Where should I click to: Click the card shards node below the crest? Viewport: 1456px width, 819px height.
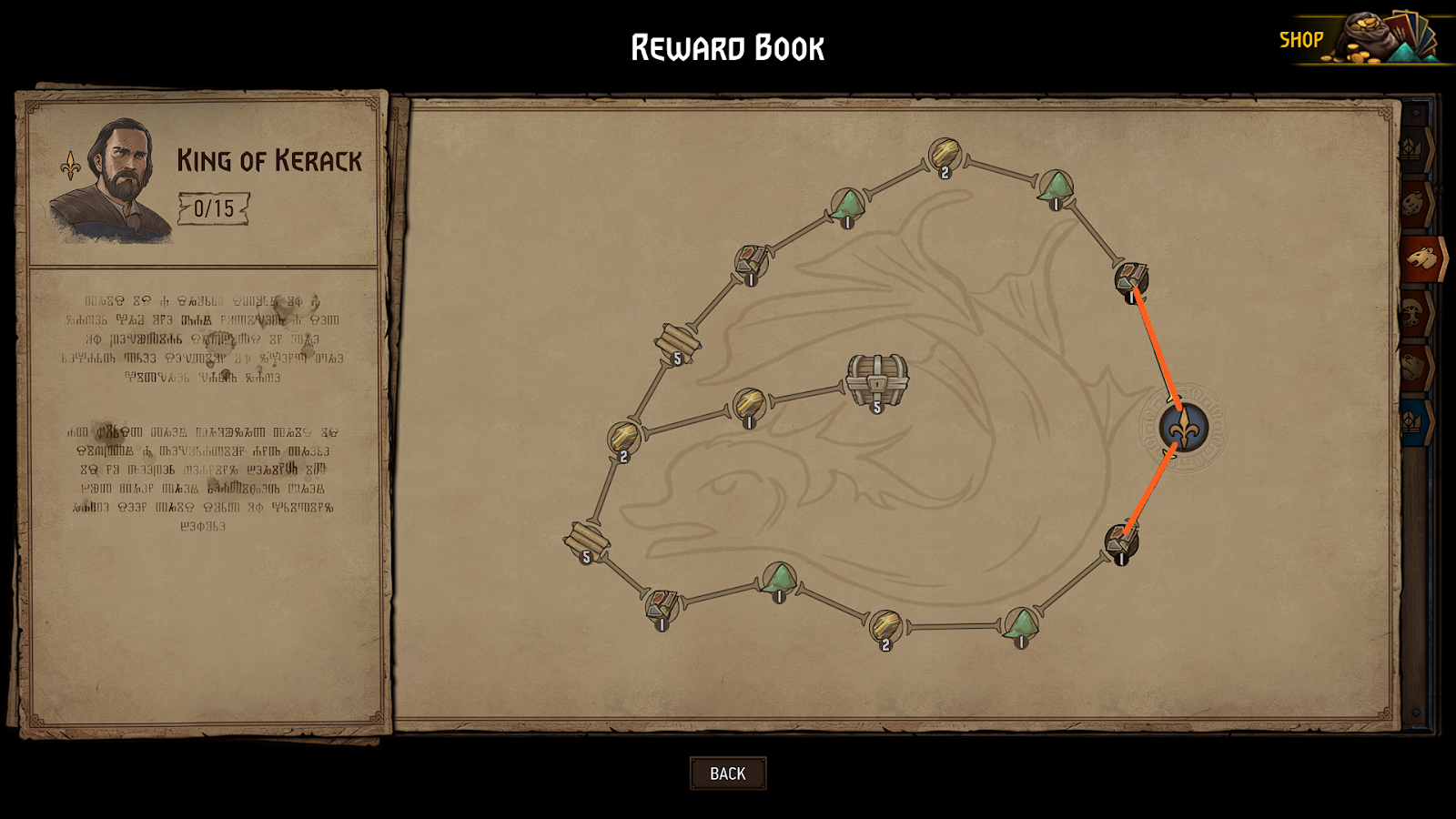point(1121,540)
